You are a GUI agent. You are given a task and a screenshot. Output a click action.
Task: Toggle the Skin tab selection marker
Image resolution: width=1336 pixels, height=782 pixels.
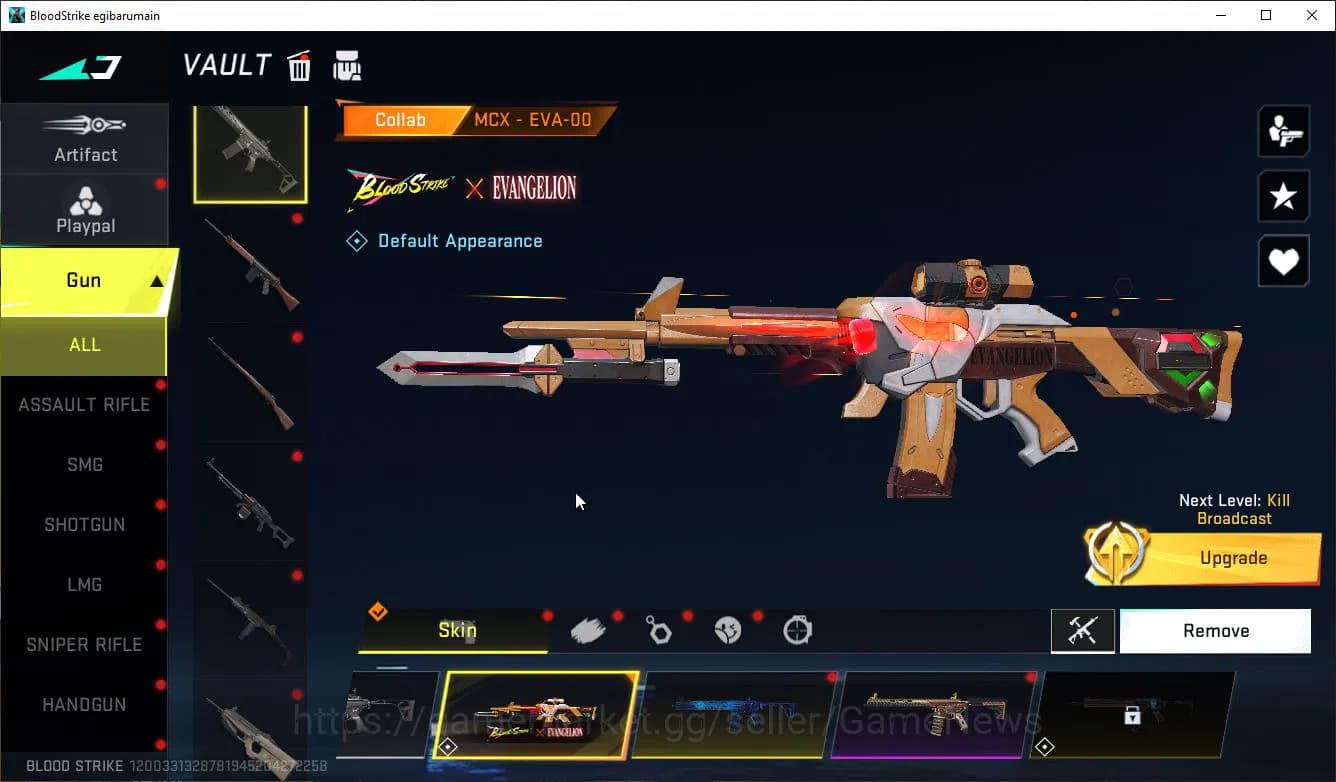[378, 613]
